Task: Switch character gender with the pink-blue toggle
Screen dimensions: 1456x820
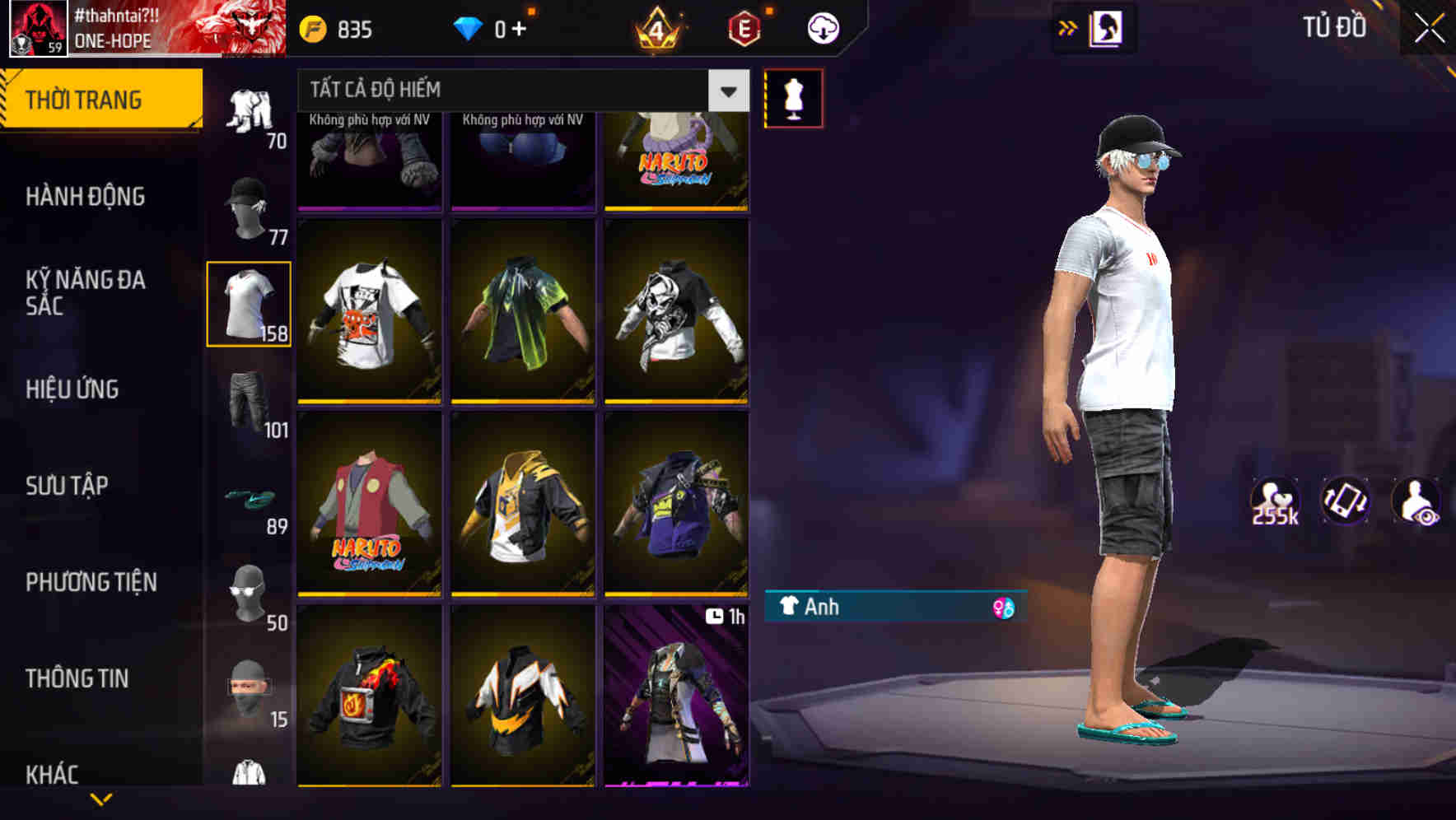Action: [x=1006, y=608]
